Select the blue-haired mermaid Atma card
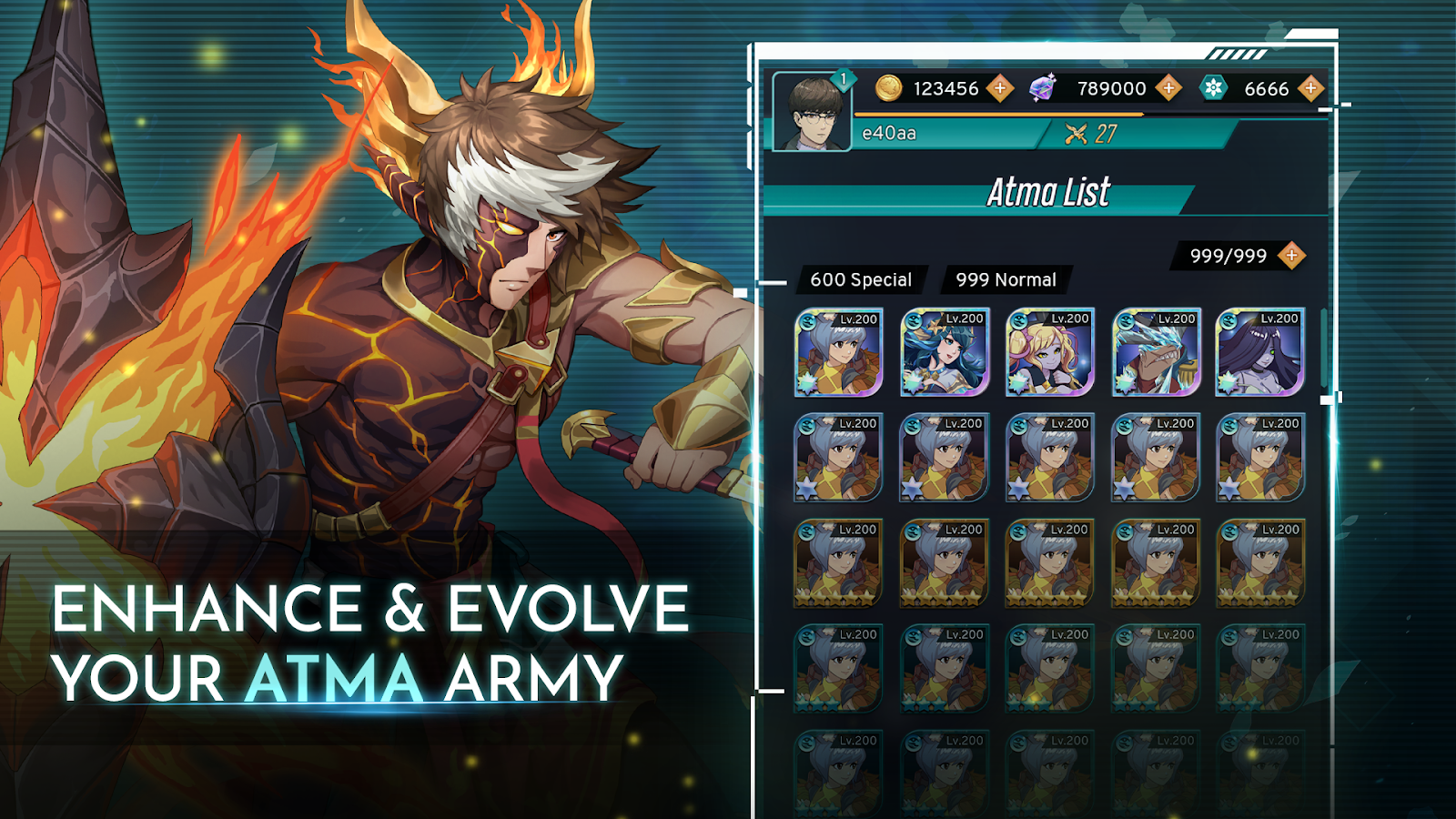1456x819 pixels. [x=944, y=353]
